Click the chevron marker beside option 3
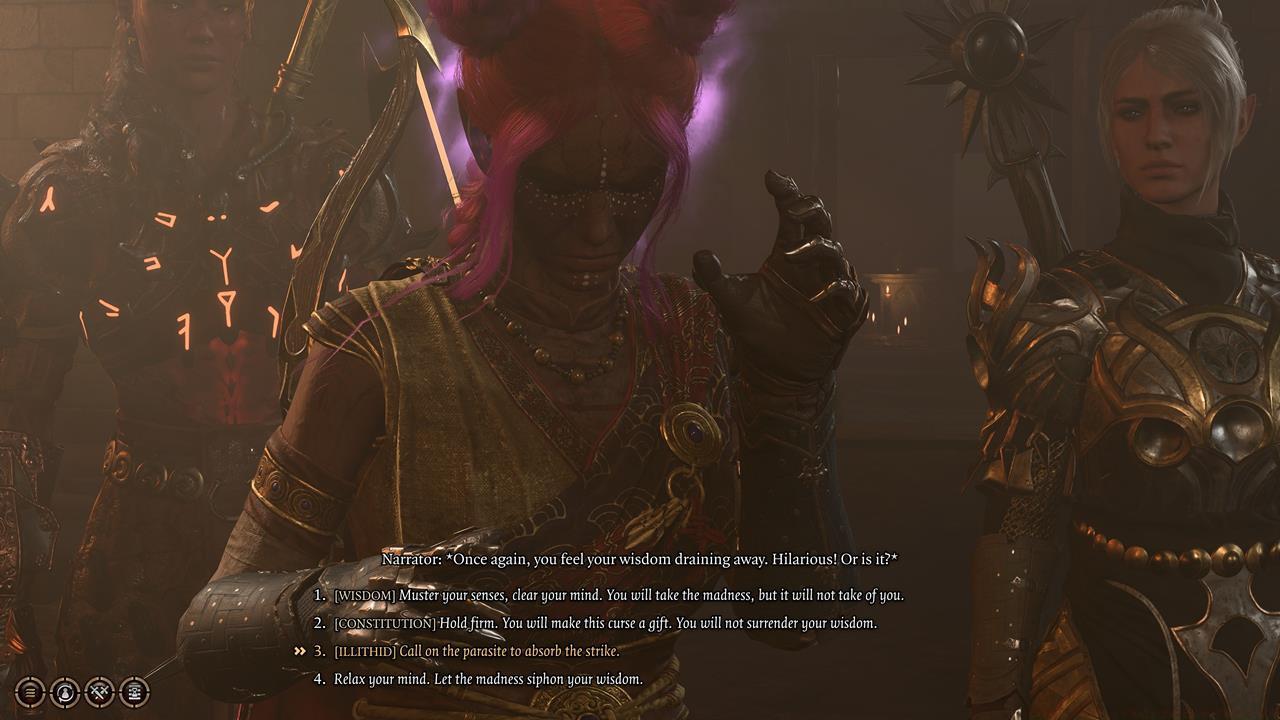Image resolution: width=1280 pixels, height=720 pixels. tap(299, 649)
